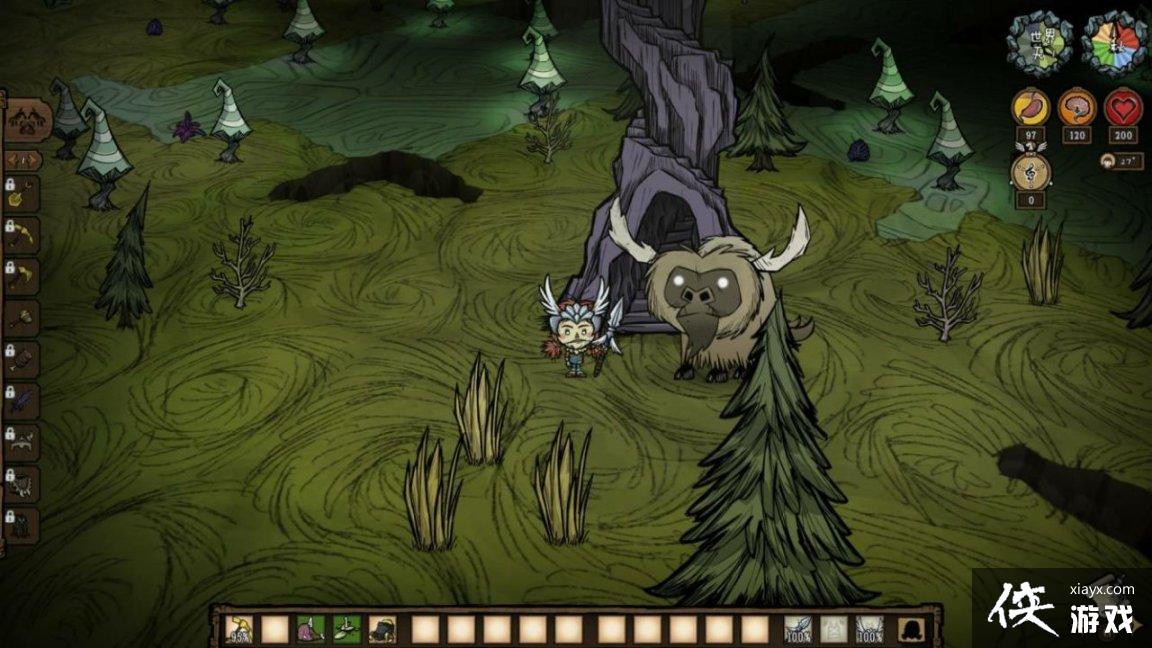Craft the hammer from the recipe list

coord(22,319)
